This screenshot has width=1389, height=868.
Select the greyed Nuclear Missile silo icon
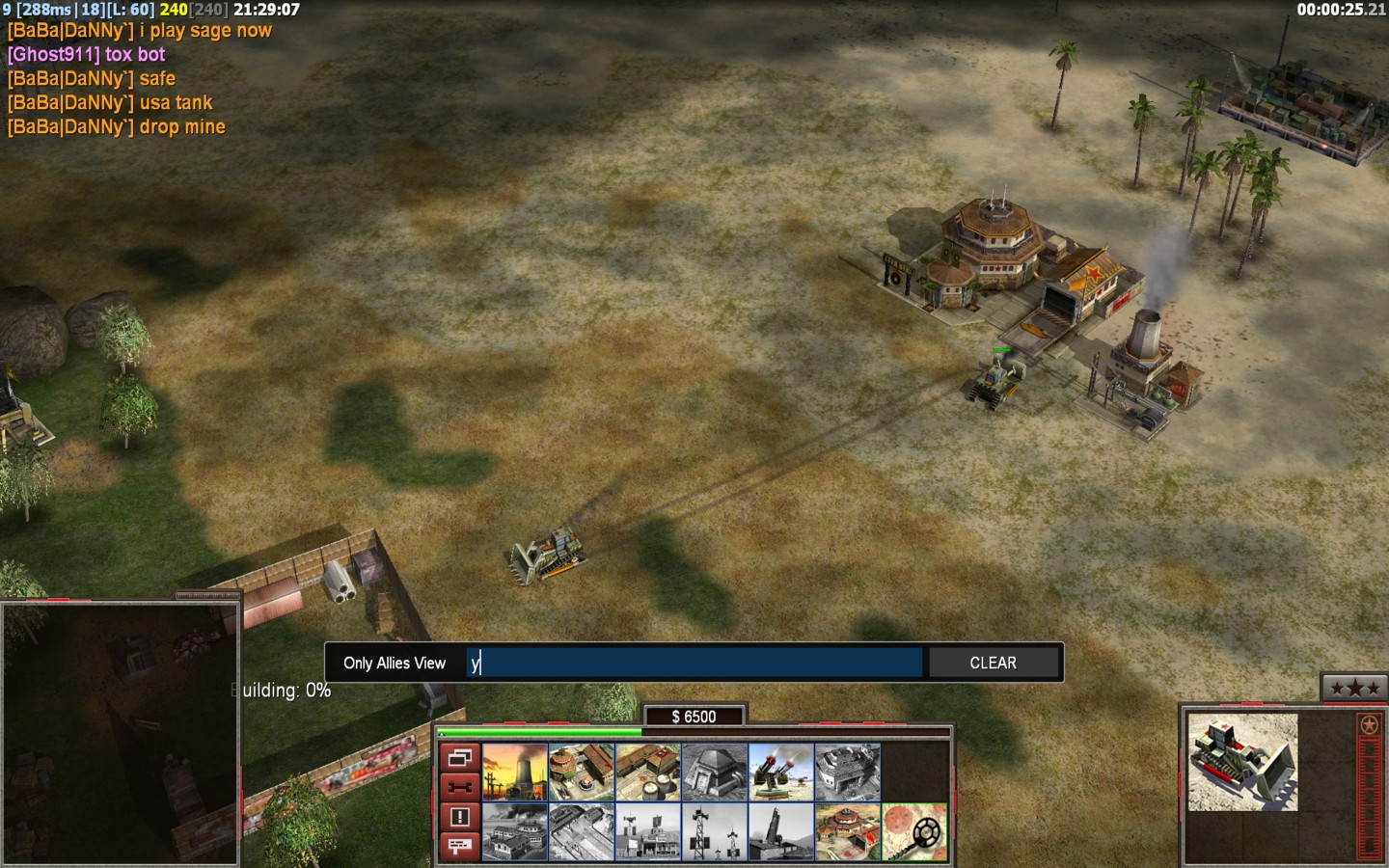click(x=781, y=832)
